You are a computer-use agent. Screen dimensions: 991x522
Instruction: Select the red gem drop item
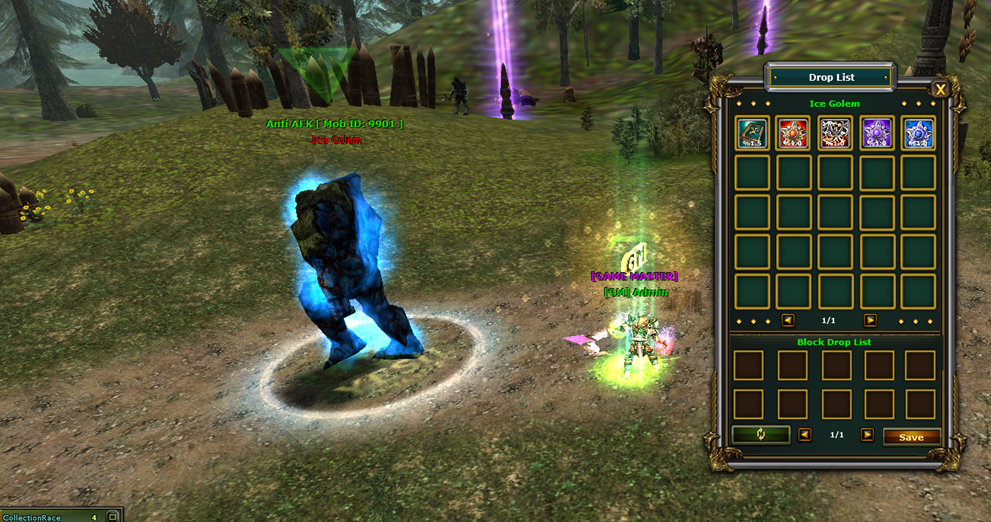coord(793,133)
